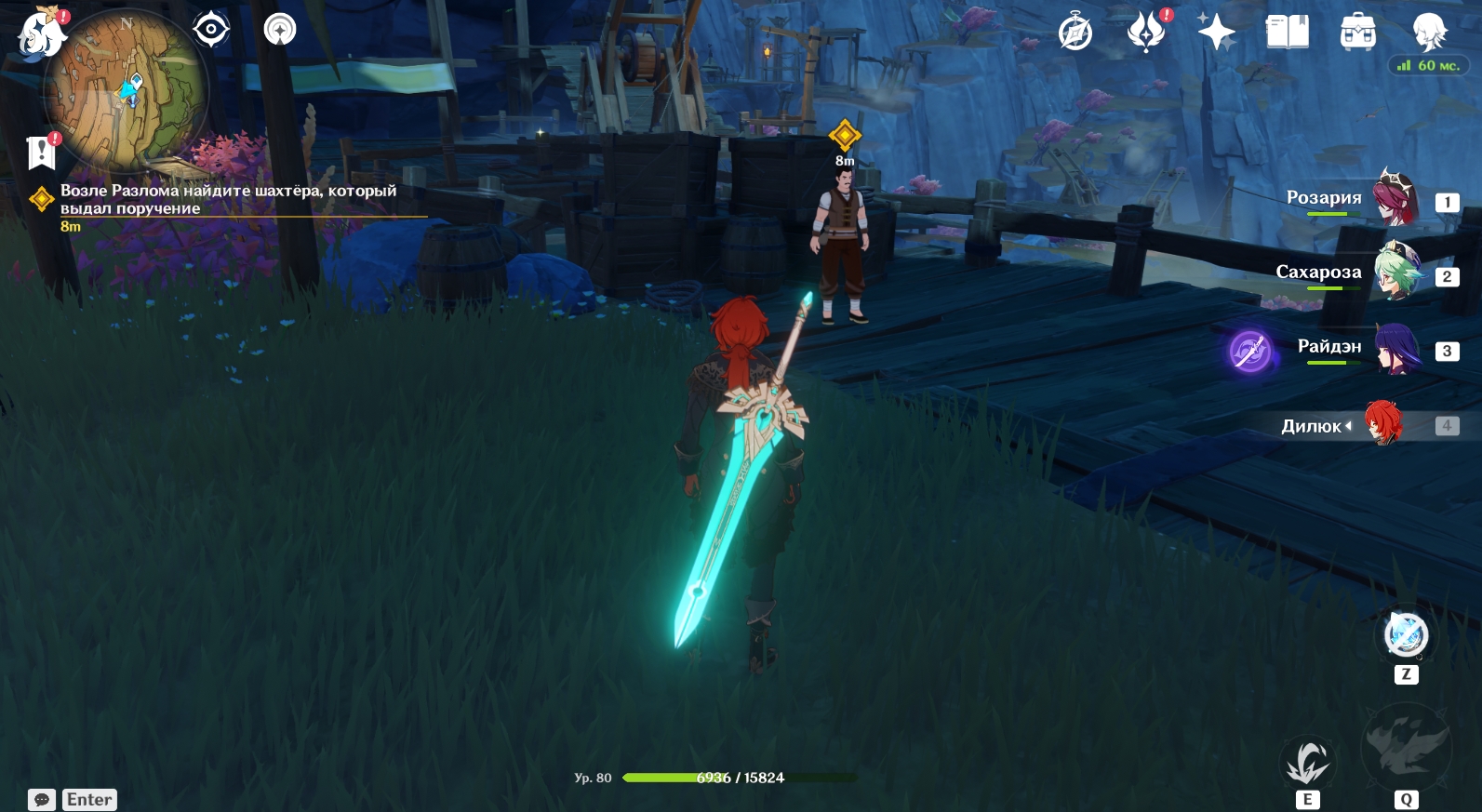Open the backpack inventory
1482x812 pixels.
pos(1357,33)
